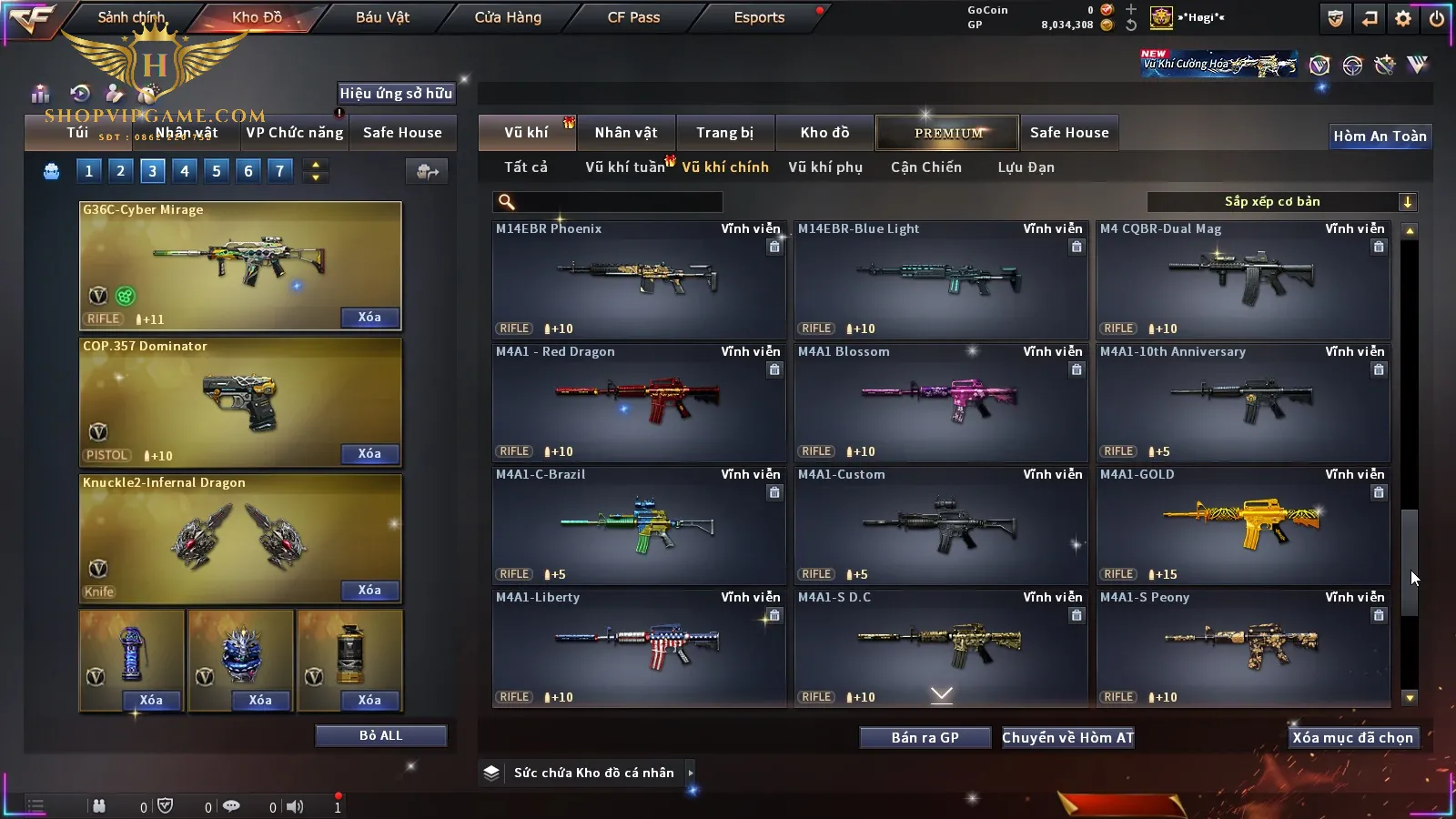Show the Lựu Đạn category
The height and width of the screenshot is (819, 1456).
[1026, 167]
